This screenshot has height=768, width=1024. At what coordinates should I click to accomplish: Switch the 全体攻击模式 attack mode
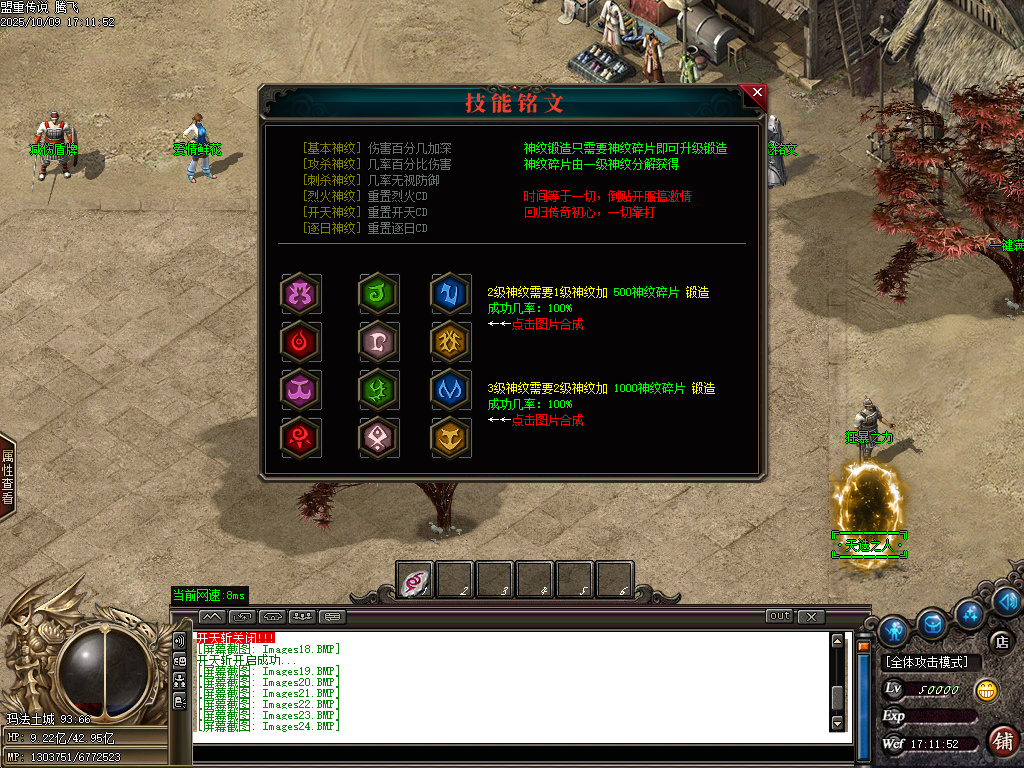pos(927,662)
